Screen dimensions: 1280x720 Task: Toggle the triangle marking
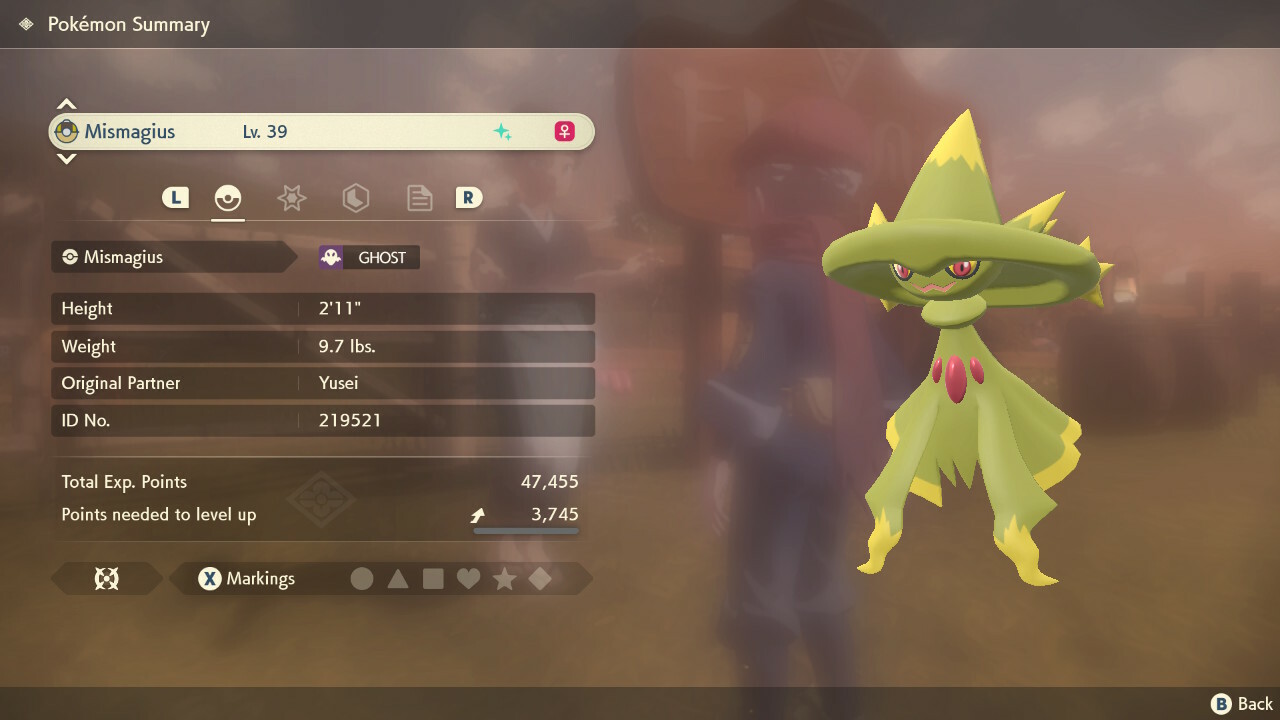398,579
